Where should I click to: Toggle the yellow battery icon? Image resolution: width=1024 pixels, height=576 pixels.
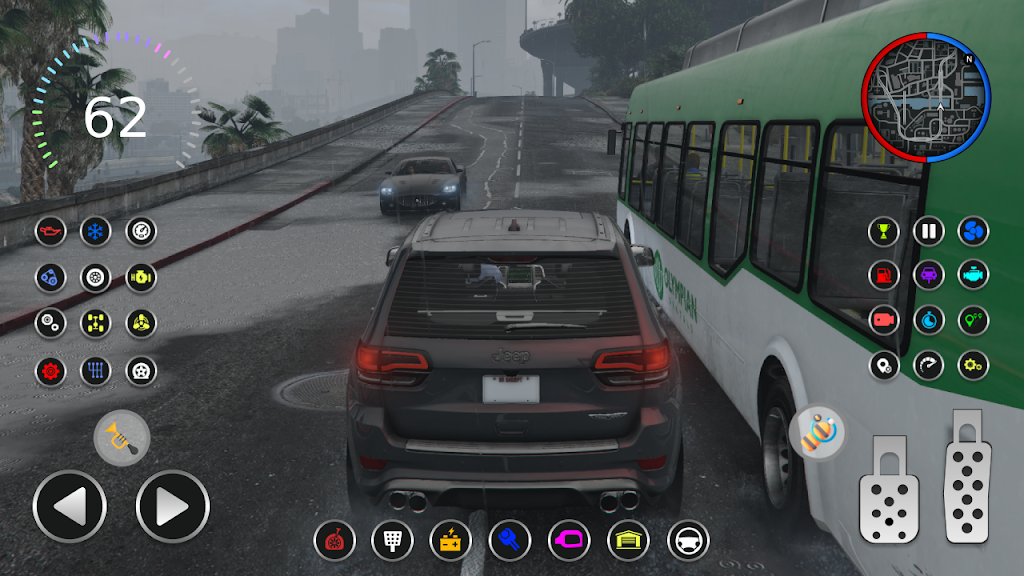[450, 541]
